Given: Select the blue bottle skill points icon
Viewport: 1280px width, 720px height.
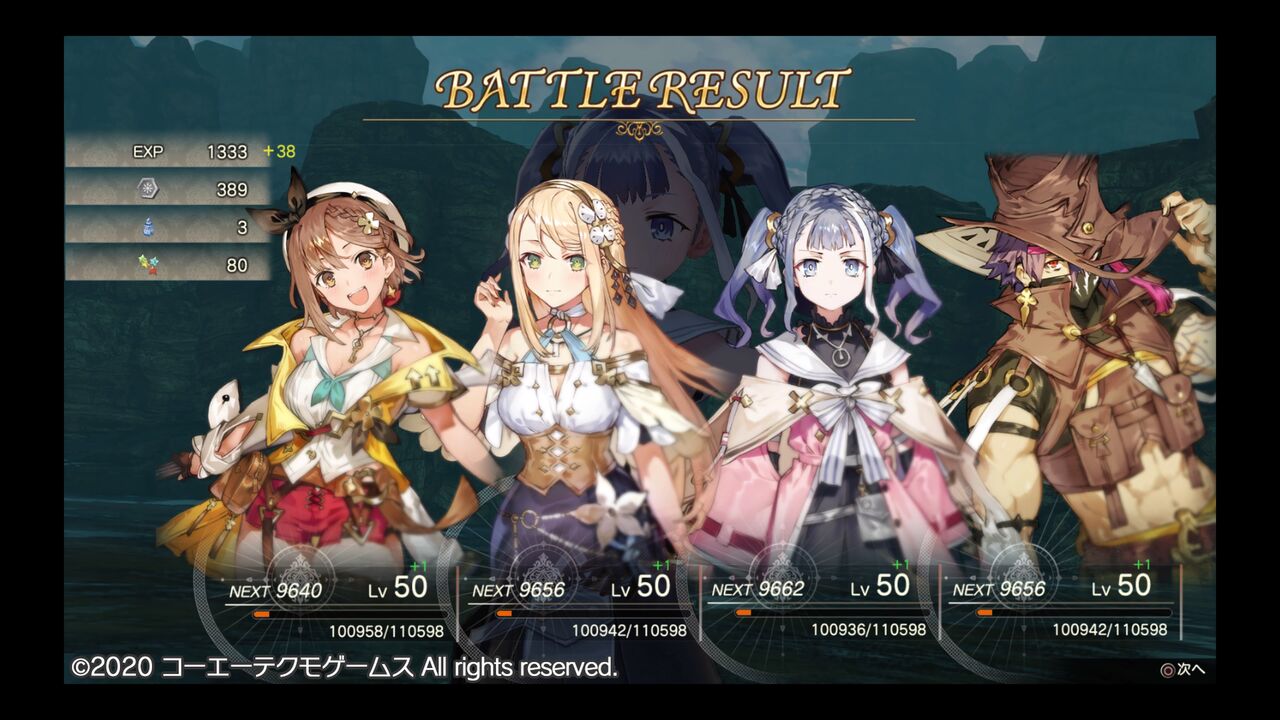Looking at the screenshot, I should [x=146, y=228].
